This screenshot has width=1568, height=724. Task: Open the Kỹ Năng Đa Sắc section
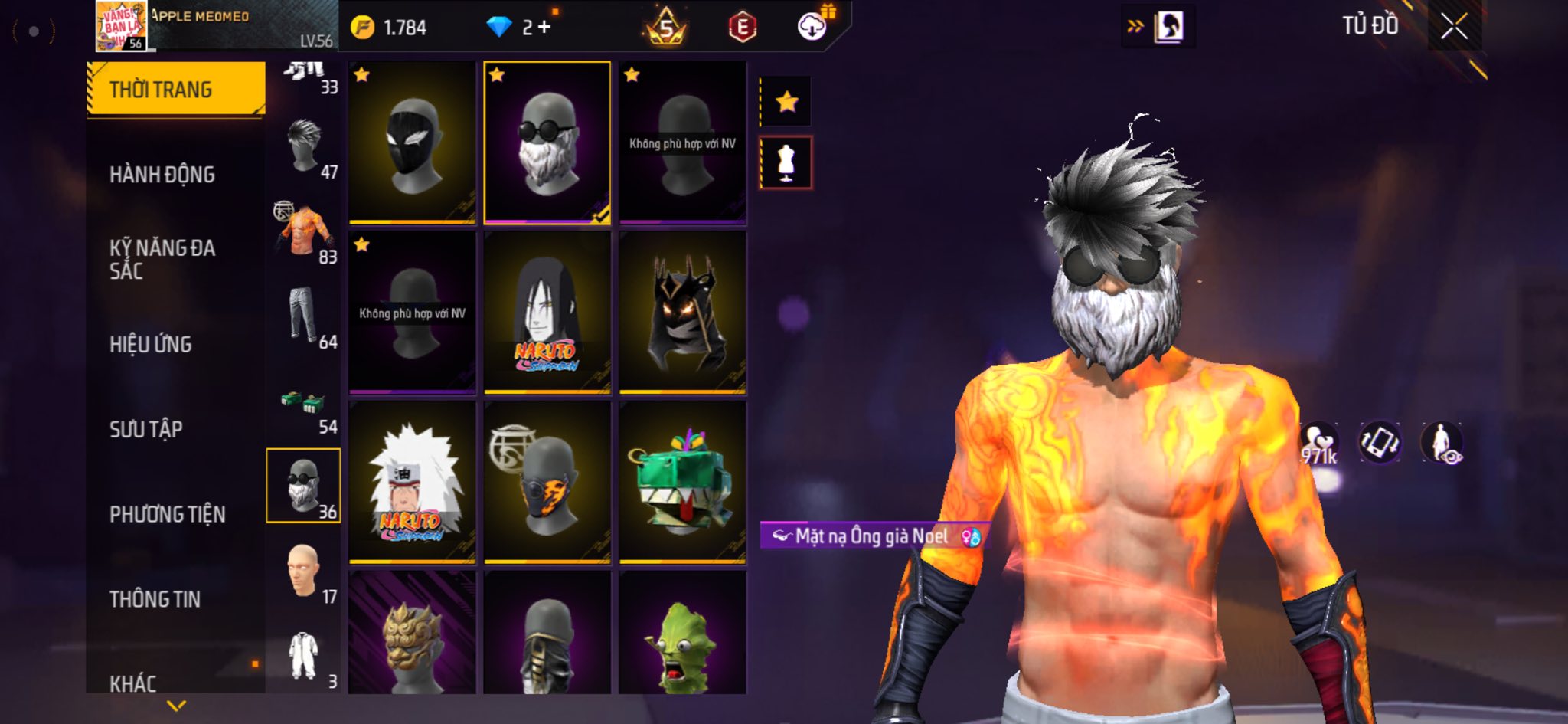point(162,259)
